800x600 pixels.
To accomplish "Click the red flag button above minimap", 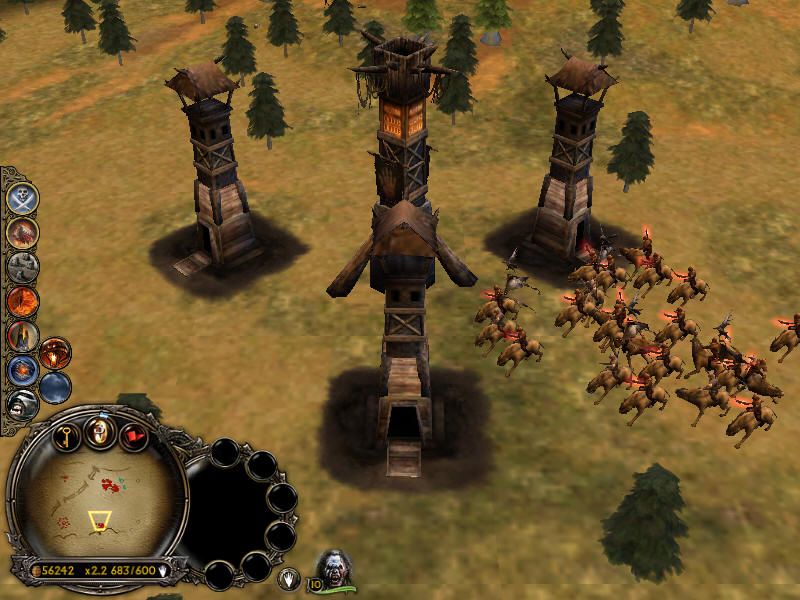I will coord(133,437).
